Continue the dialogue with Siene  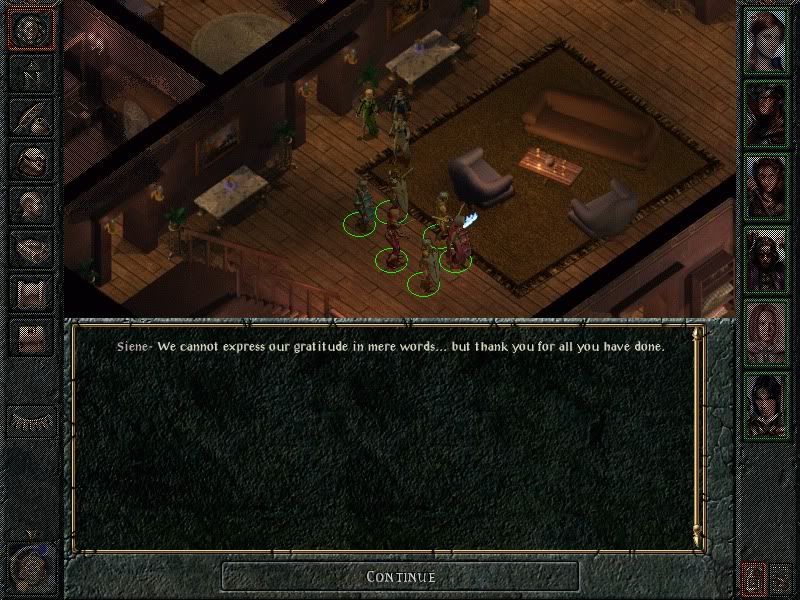coord(400,576)
